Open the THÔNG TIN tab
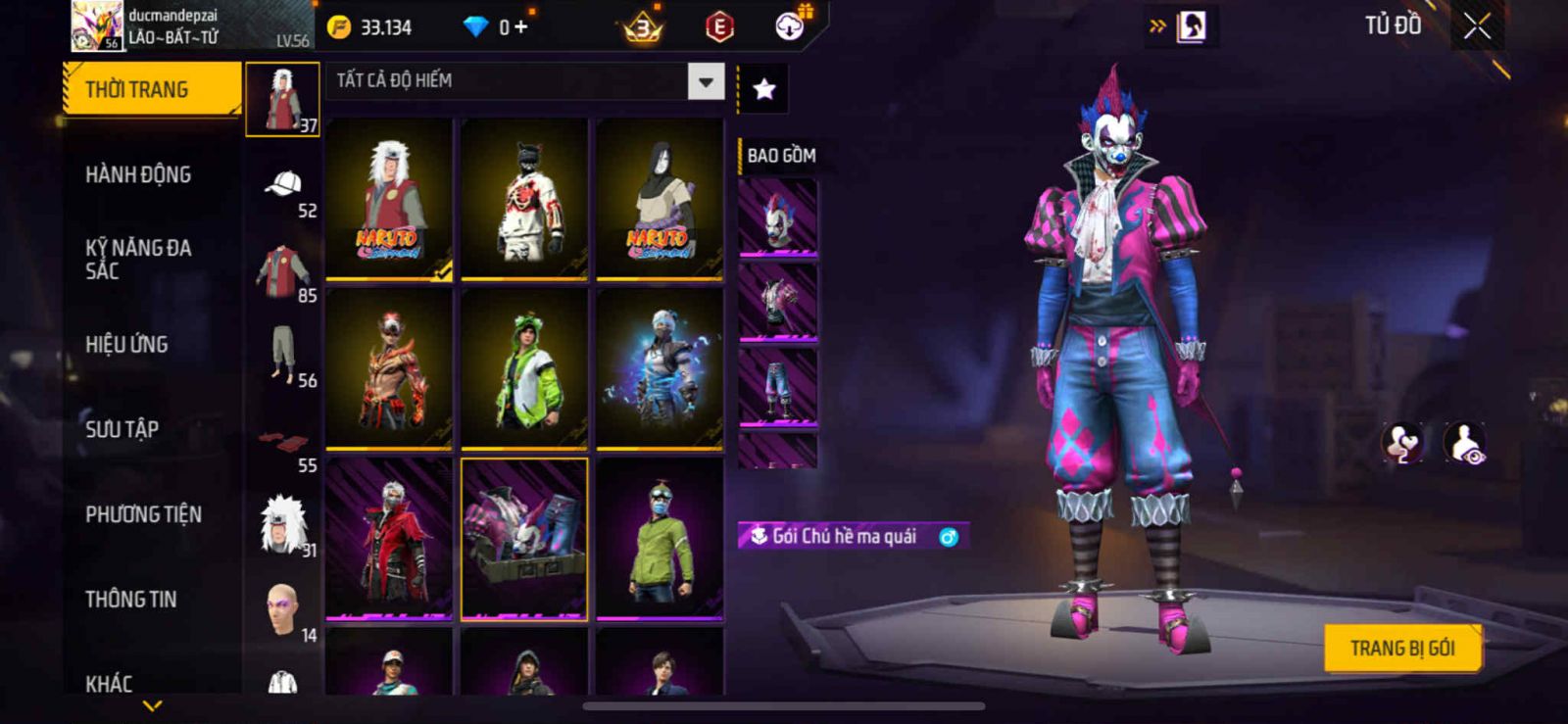Image resolution: width=1568 pixels, height=724 pixels. tap(130, 599)
